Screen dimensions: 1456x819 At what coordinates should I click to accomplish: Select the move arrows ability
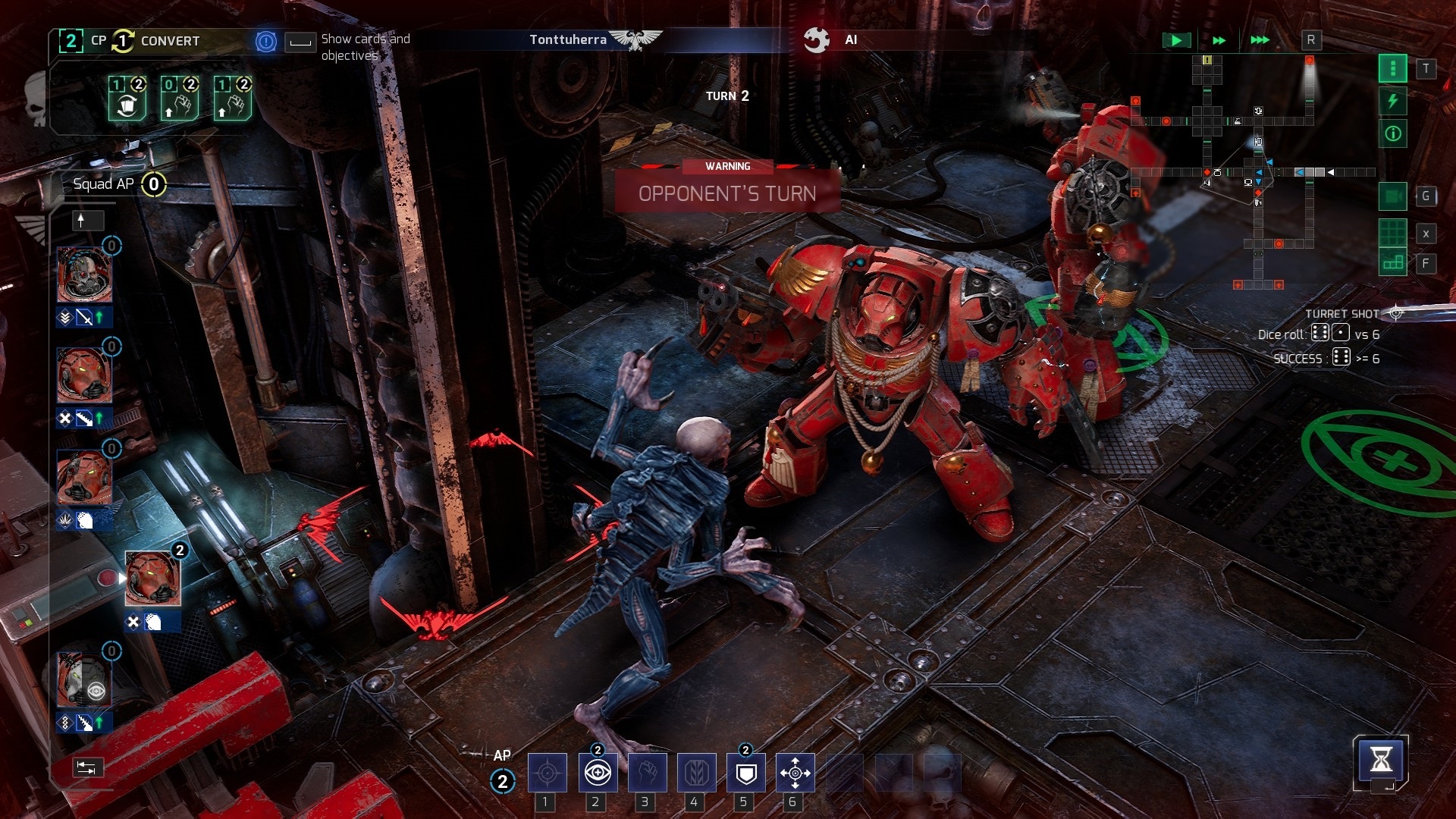point(795,773)
